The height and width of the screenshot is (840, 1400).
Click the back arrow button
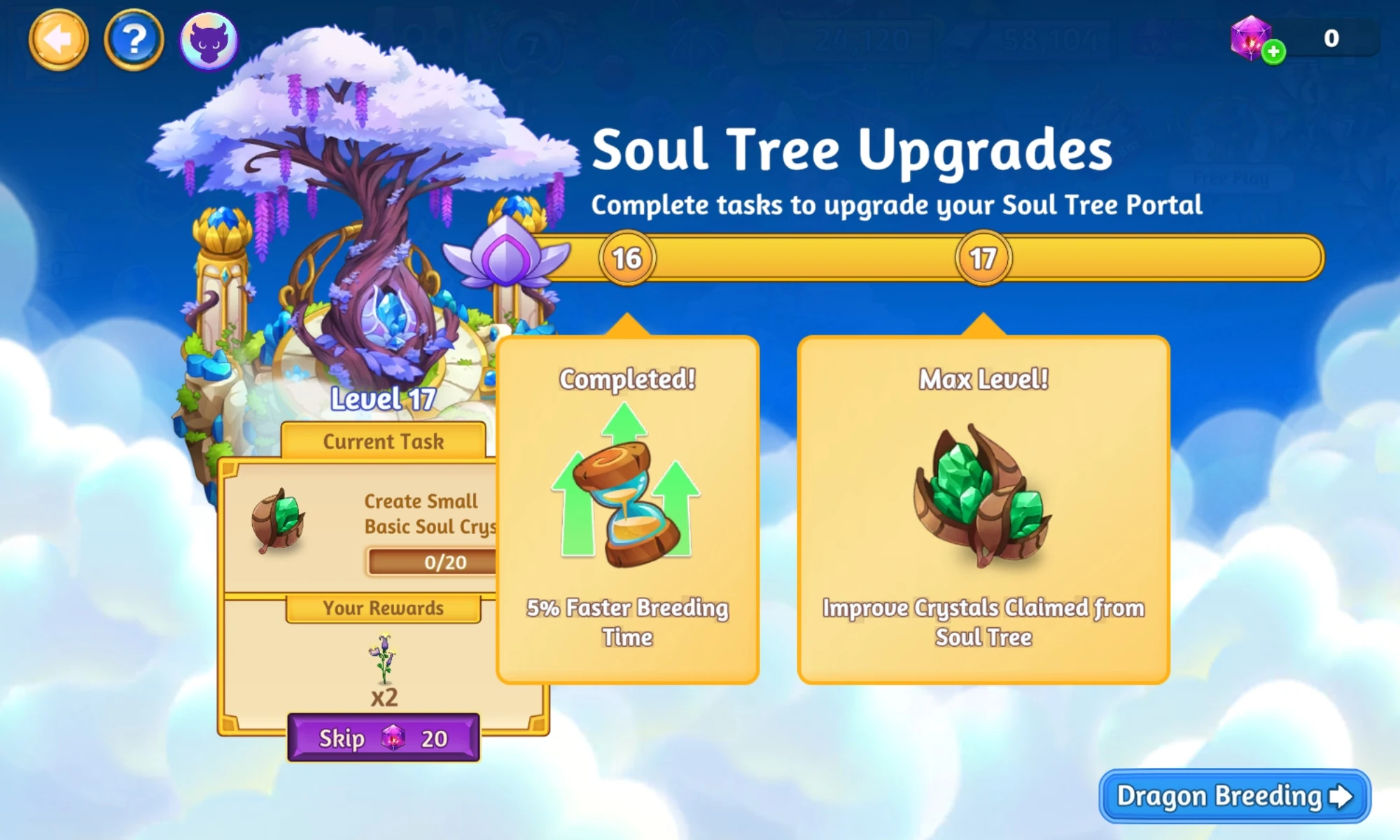(59, 40)
